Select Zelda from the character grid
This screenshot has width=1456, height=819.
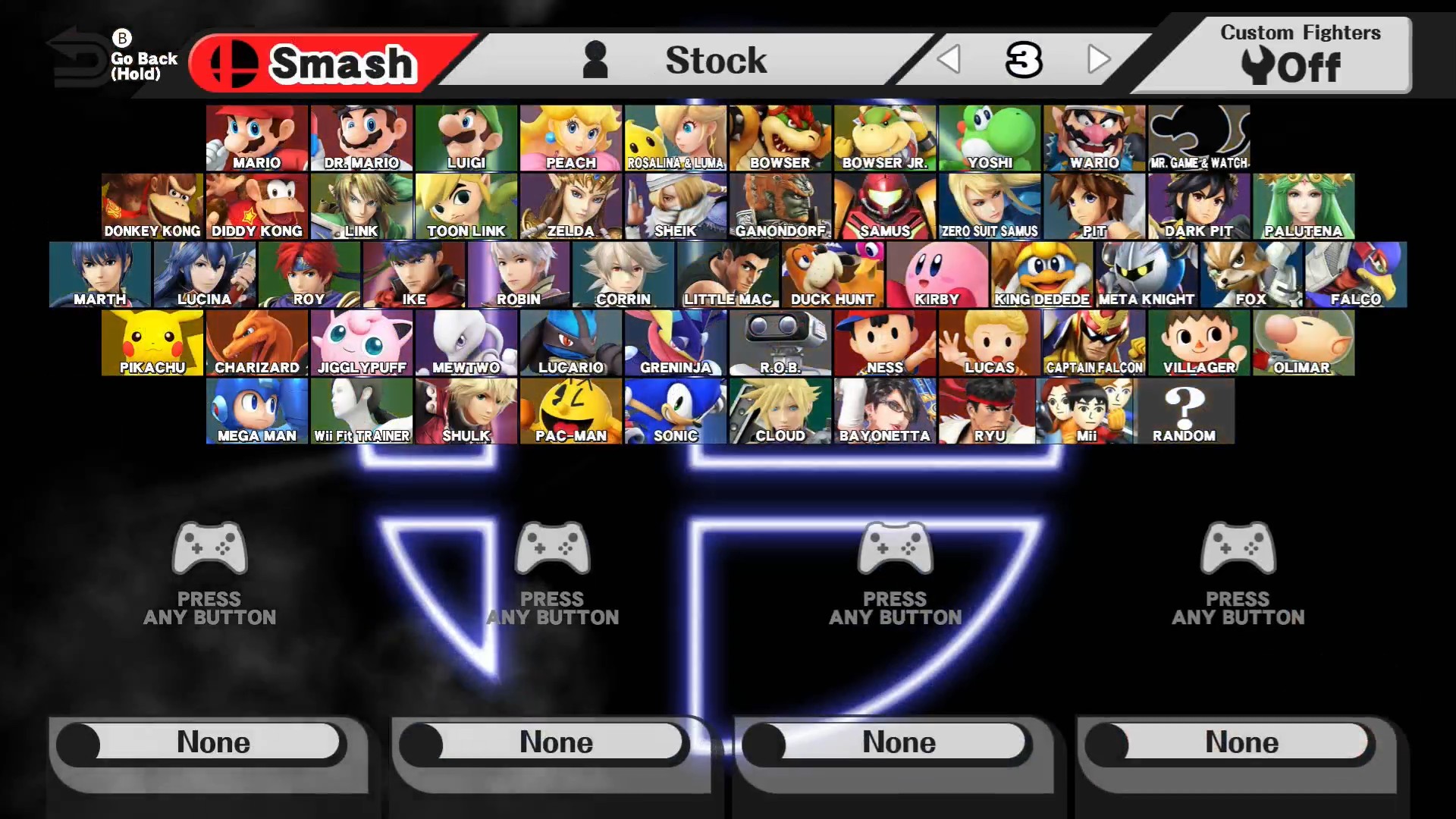570,205
